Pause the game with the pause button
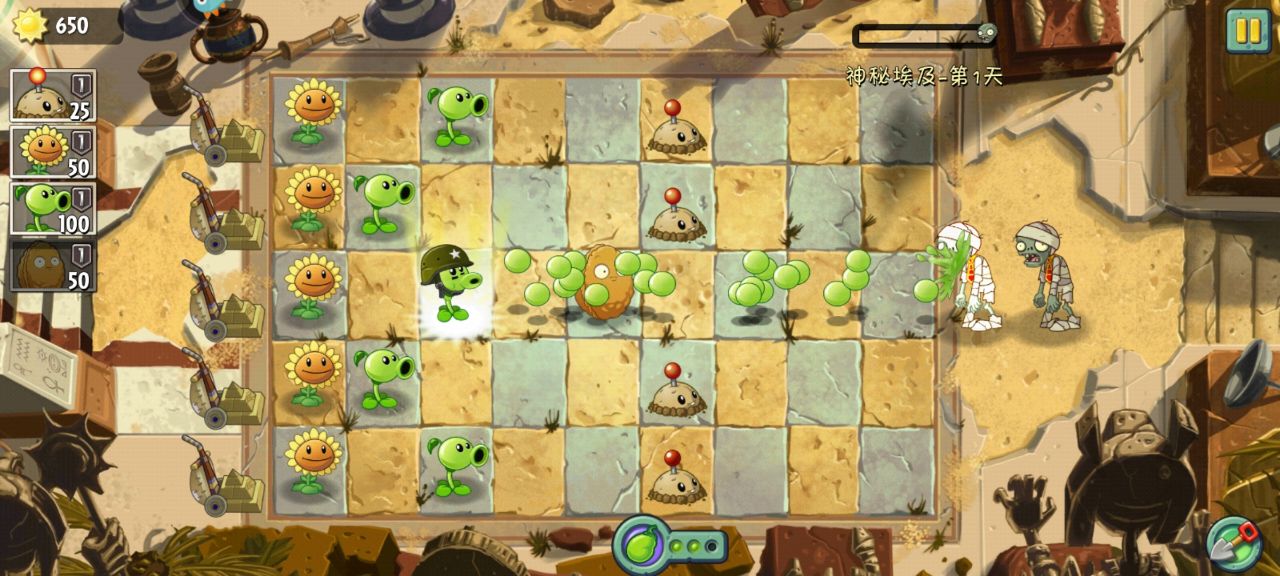Viewport: 1280px width, 576px height. click(x=1248, y=30)
